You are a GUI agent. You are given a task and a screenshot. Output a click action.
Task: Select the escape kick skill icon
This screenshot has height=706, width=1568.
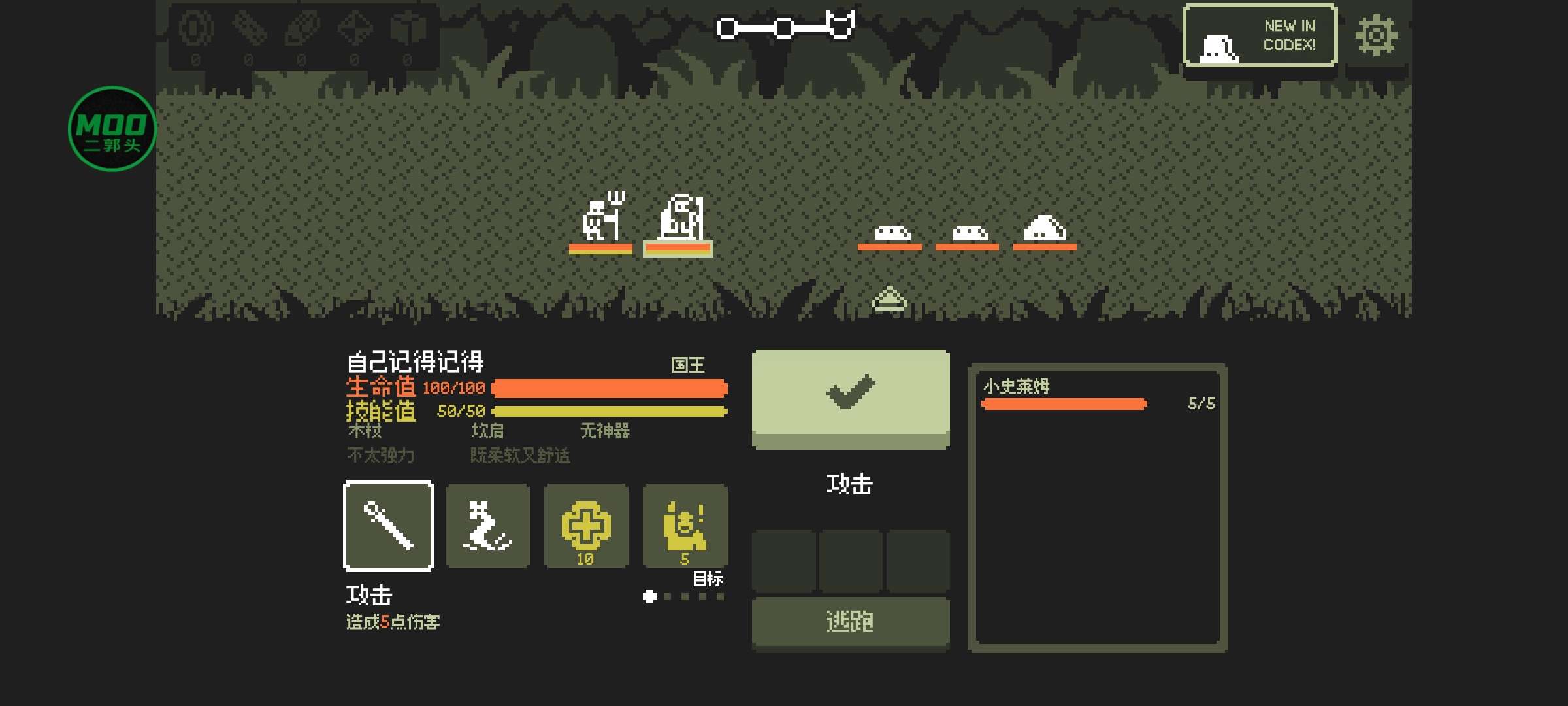487,526
